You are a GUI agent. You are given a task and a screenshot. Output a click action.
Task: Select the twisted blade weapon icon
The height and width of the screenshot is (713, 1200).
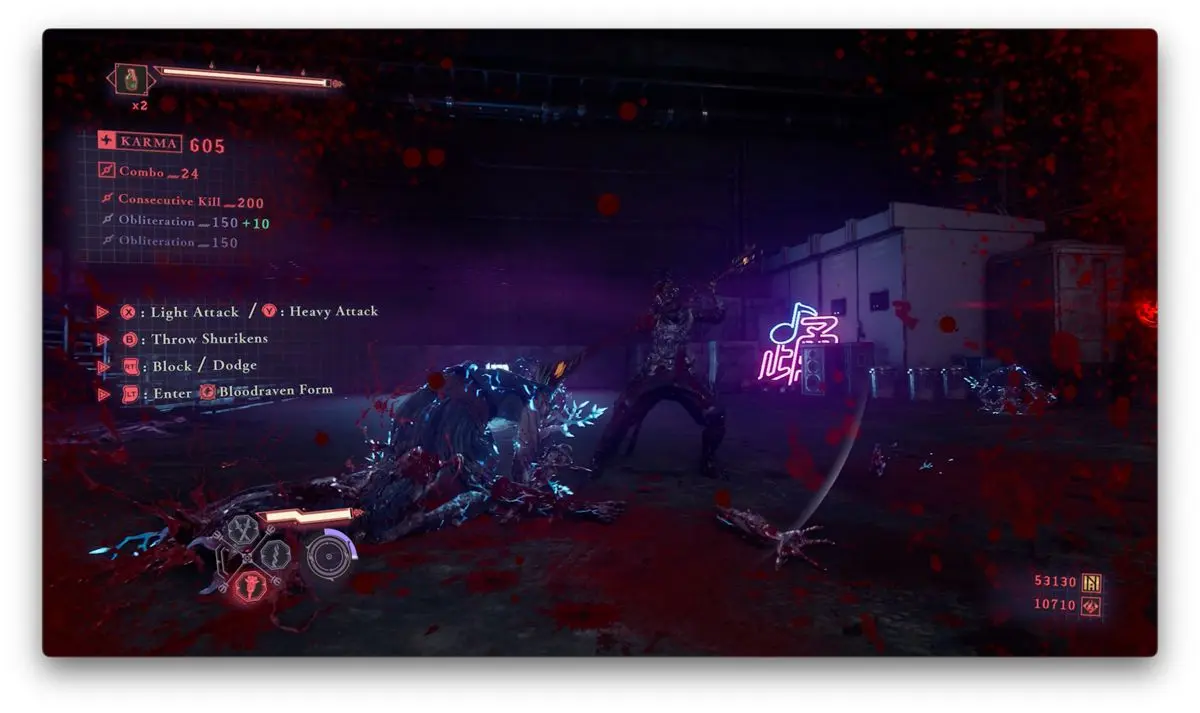click(274, 554)
